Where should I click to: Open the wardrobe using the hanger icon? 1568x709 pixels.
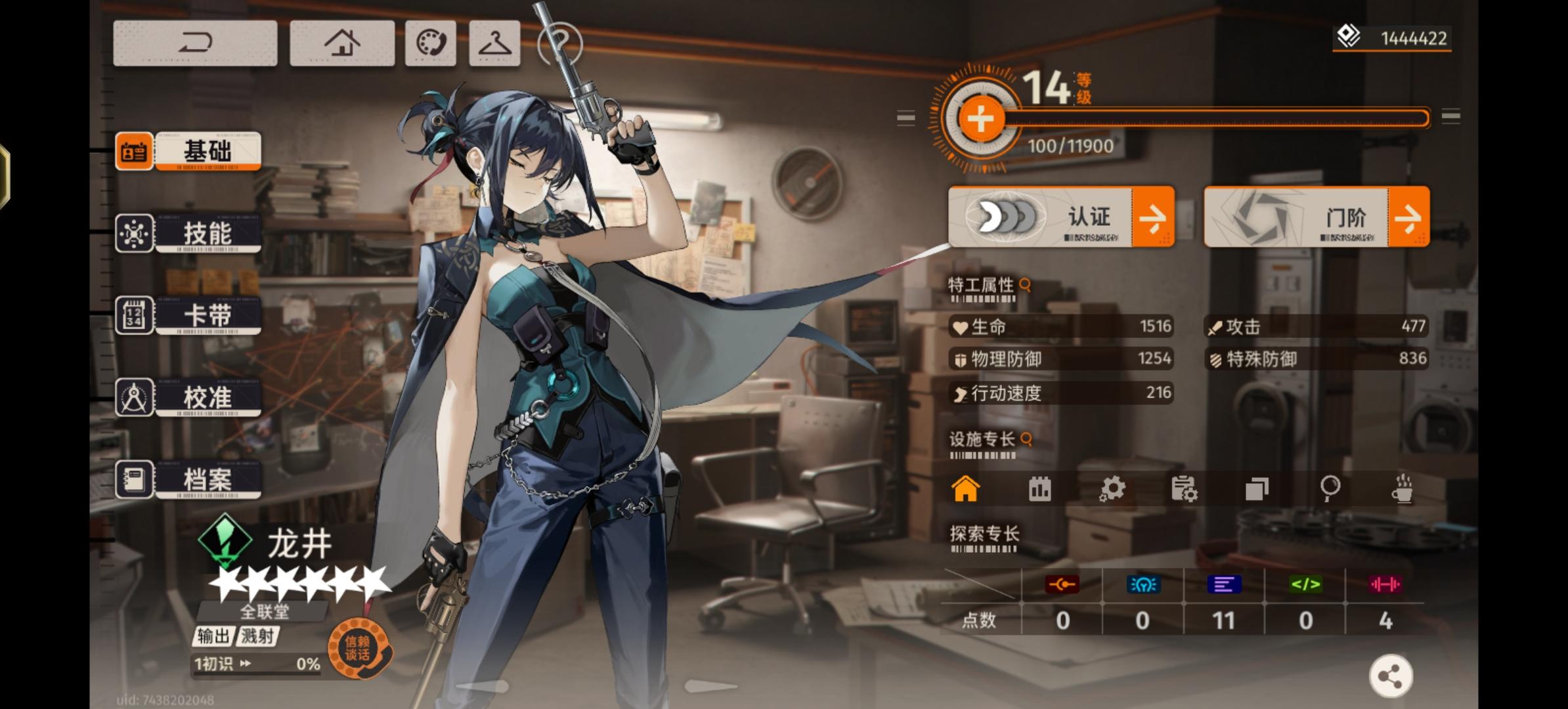(495, 43)
